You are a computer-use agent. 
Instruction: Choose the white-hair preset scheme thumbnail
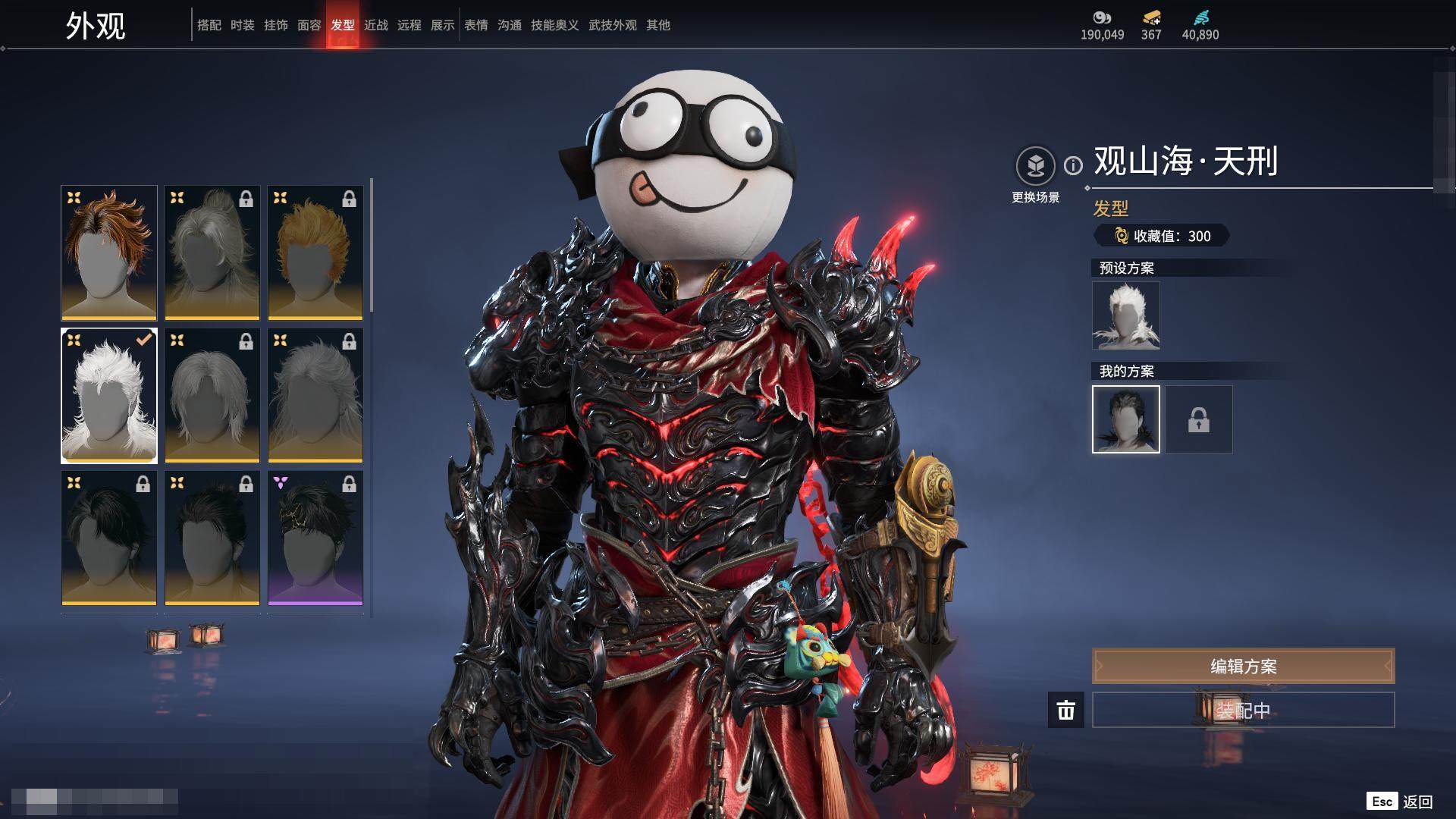point(1125,315)
